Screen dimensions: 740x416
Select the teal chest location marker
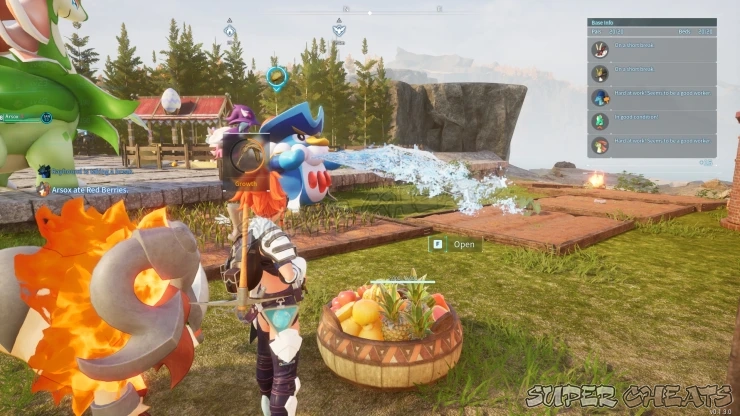276,75
